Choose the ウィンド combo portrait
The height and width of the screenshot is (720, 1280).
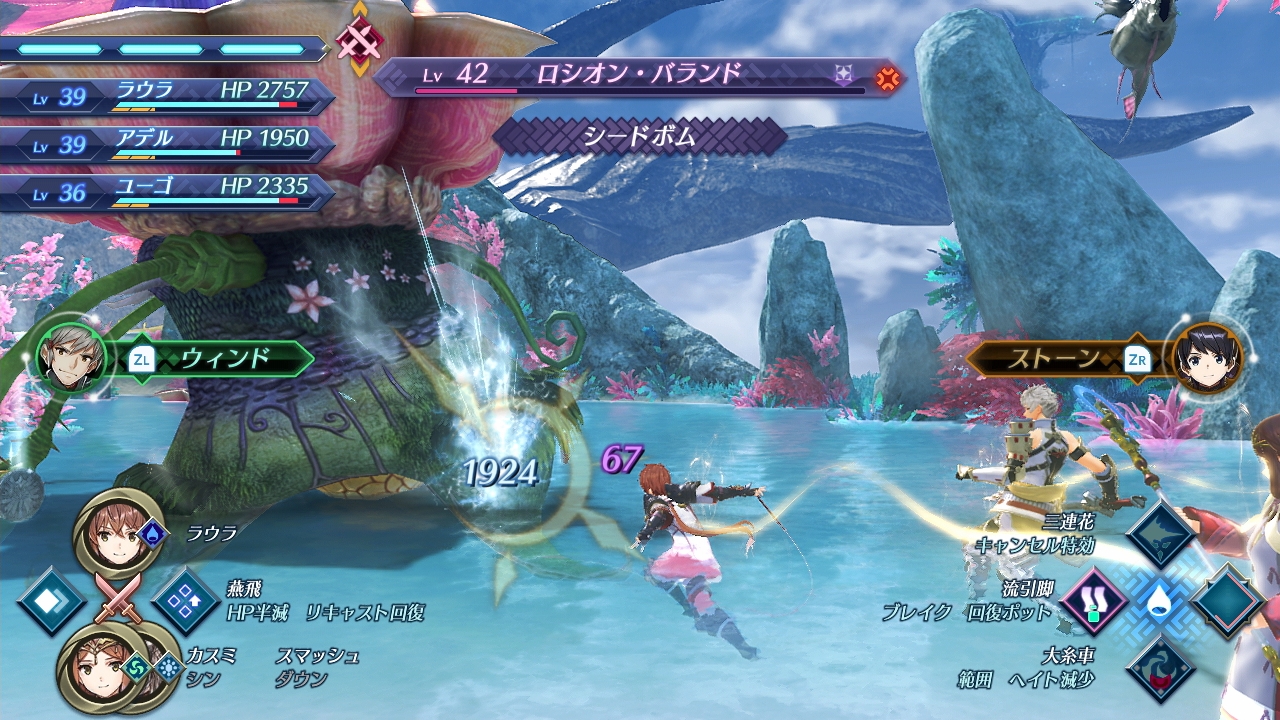(x=68, y=357)
